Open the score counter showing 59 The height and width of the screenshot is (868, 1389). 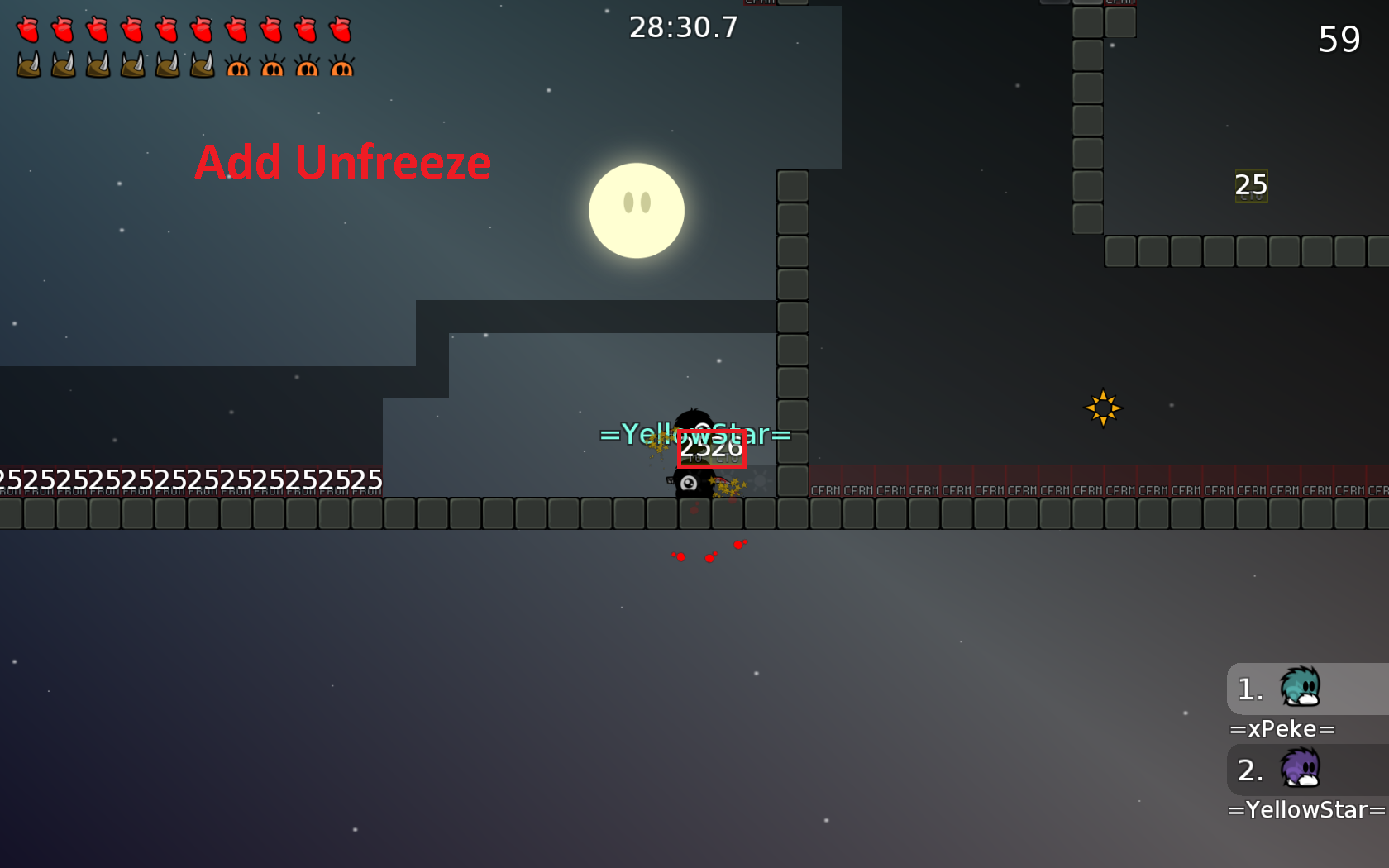(x=1339, y=39)
